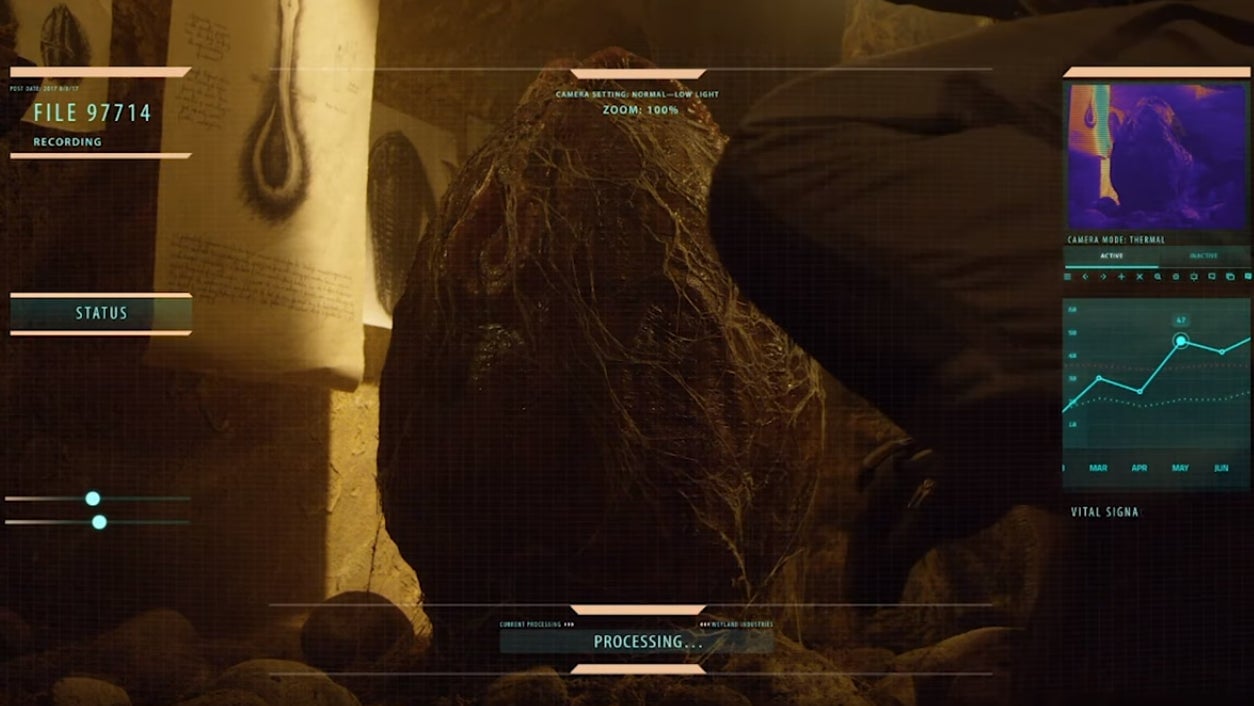The image size is (1254, 706).
Task: Open the thermal camera thumbnail
Action: coord(1157,156)
